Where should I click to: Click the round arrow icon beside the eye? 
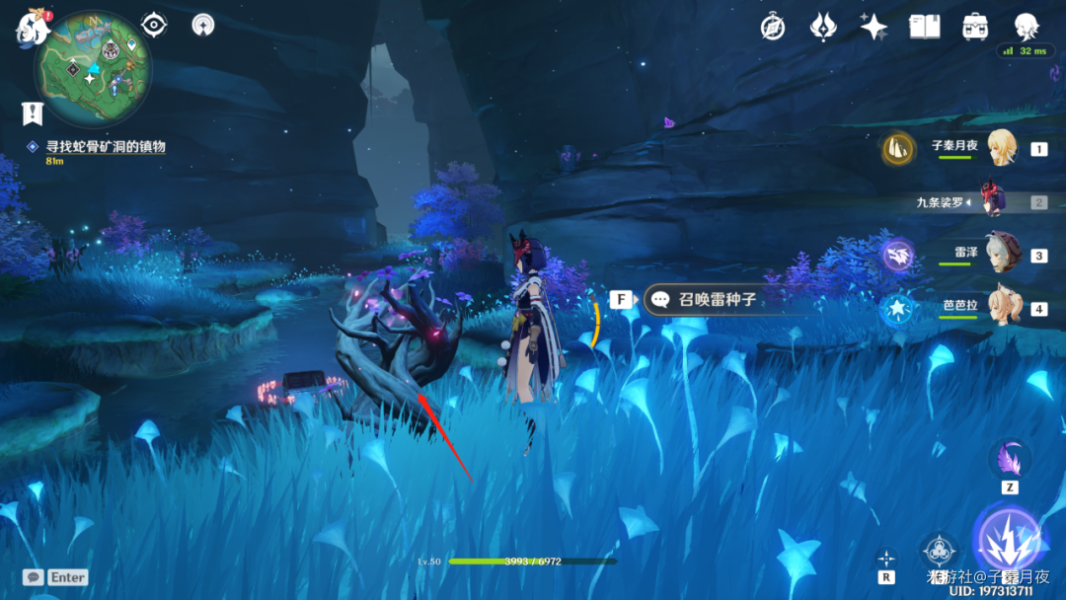203,25
